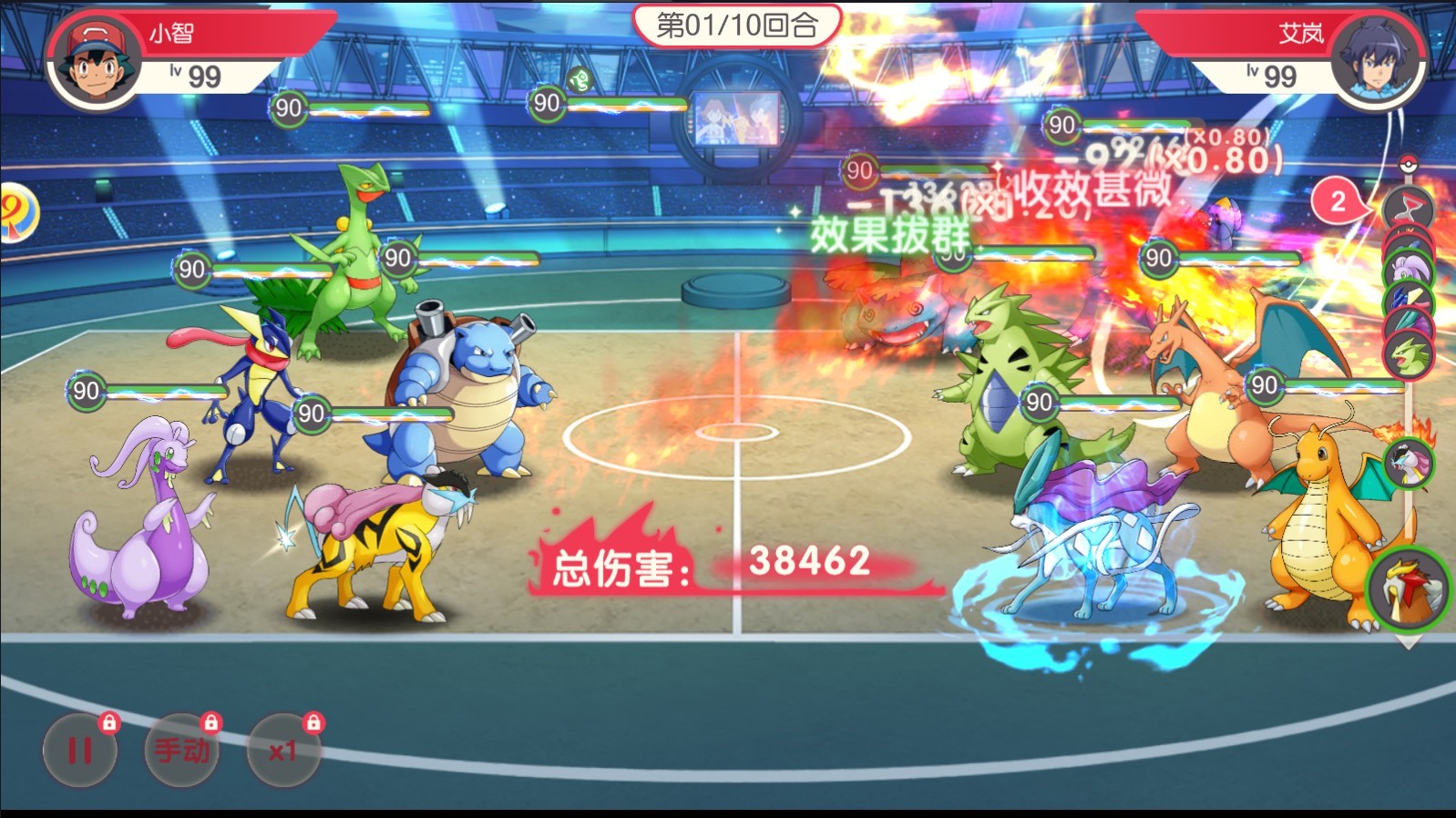Viewport: 1456px width, 818px height.
Task: Open 艾岚's trainer portrait
Action: 1376,62
